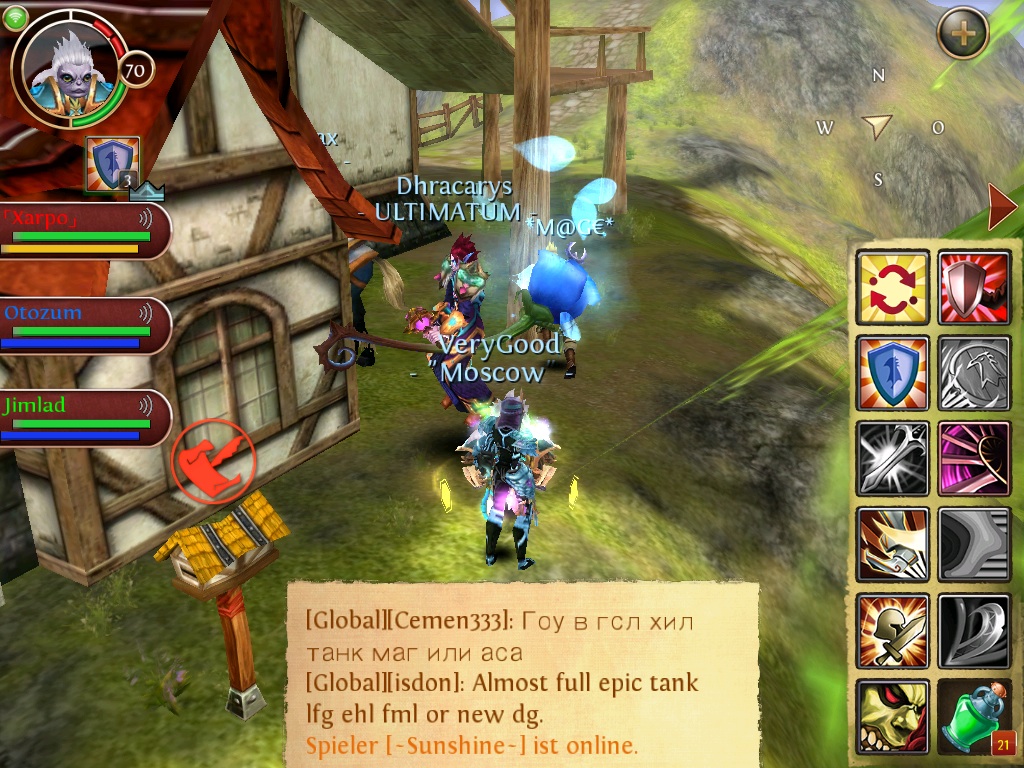Click the blue shield buff icon under portrait
Screen dimensions: 1024x768
click(x=112, y=163)
